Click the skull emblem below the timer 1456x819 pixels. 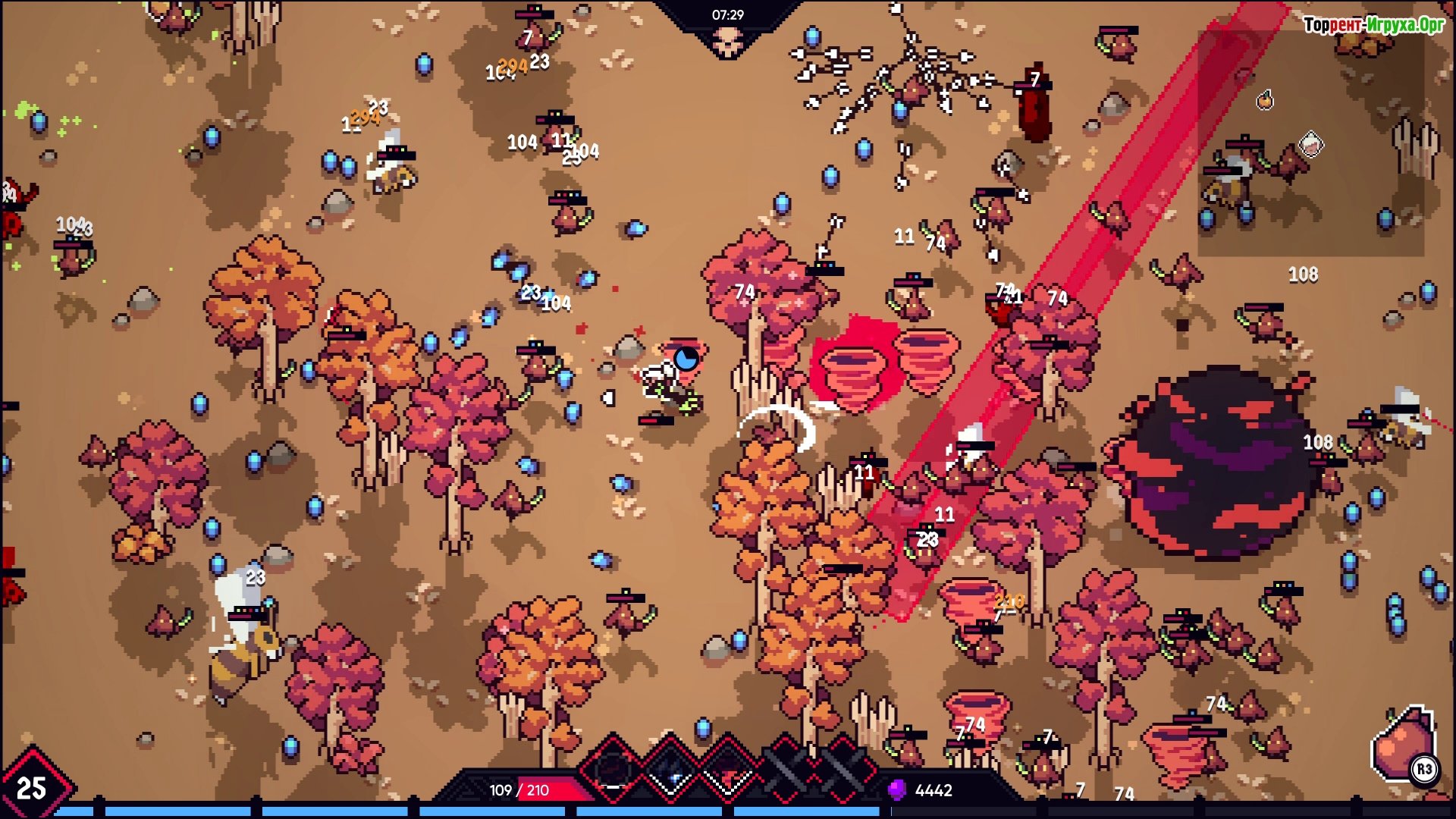[x=727, y=42]
